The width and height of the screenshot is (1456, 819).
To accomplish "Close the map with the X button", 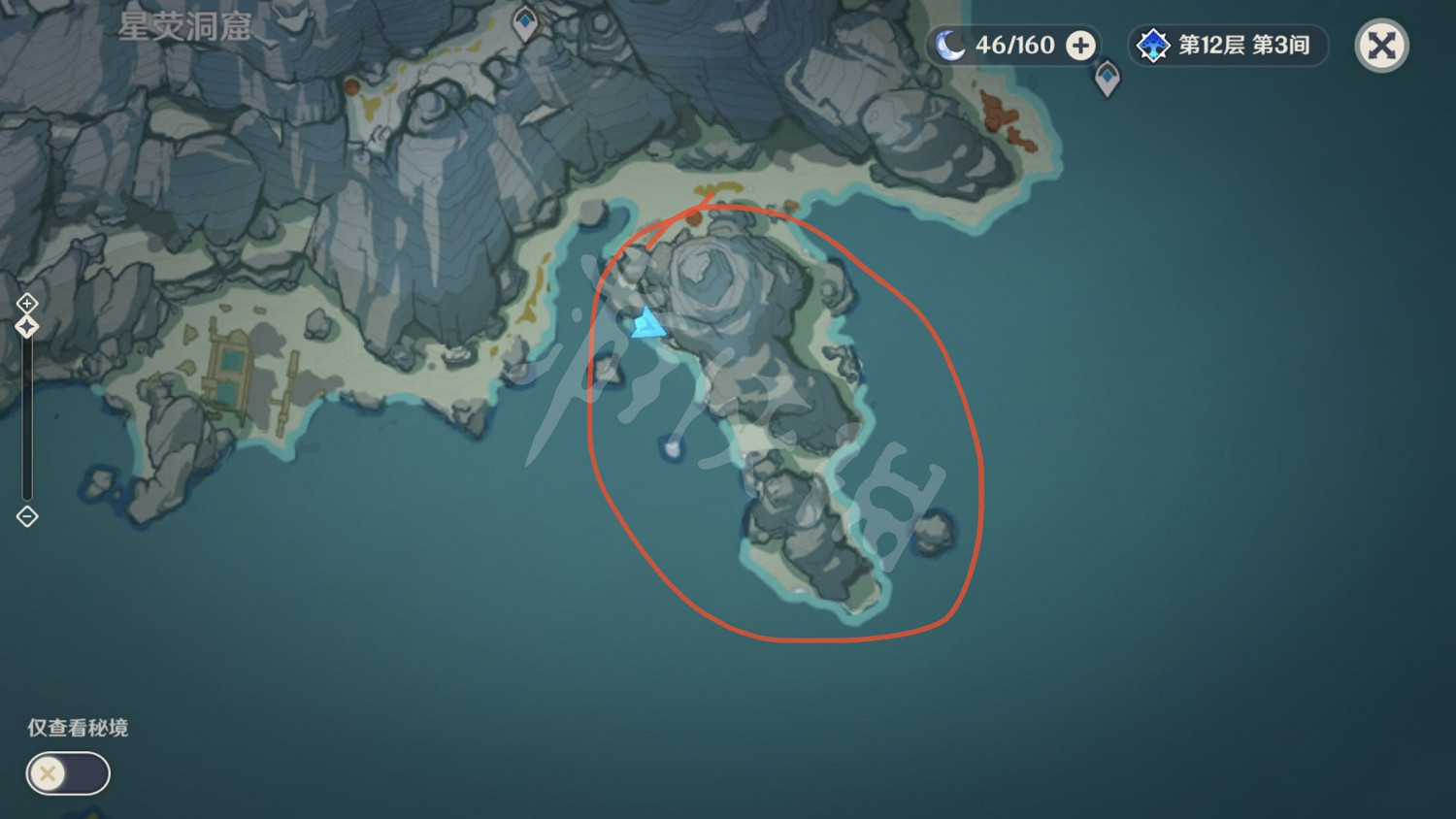I will (x=1380, y=45).
